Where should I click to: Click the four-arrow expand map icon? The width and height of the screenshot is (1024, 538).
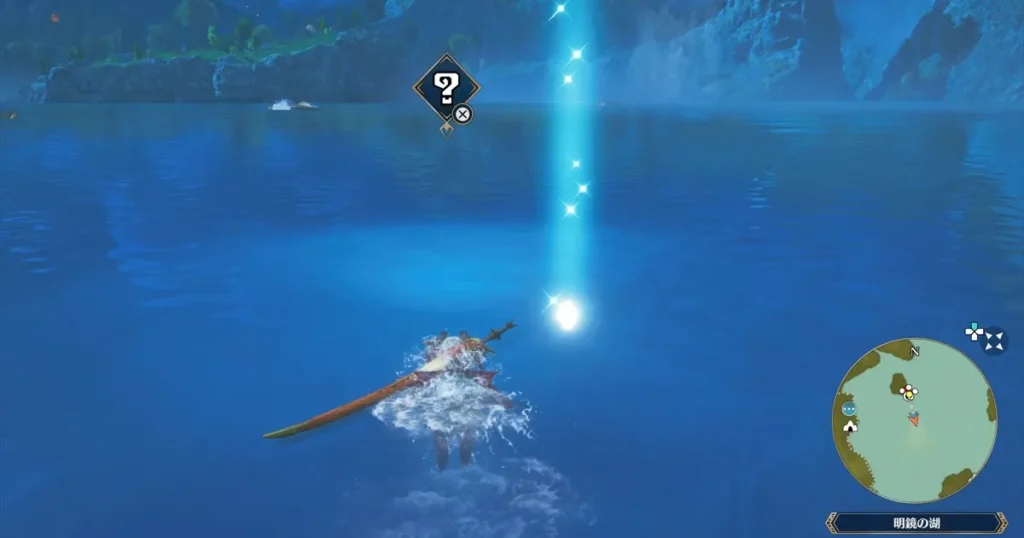[995, 342]
